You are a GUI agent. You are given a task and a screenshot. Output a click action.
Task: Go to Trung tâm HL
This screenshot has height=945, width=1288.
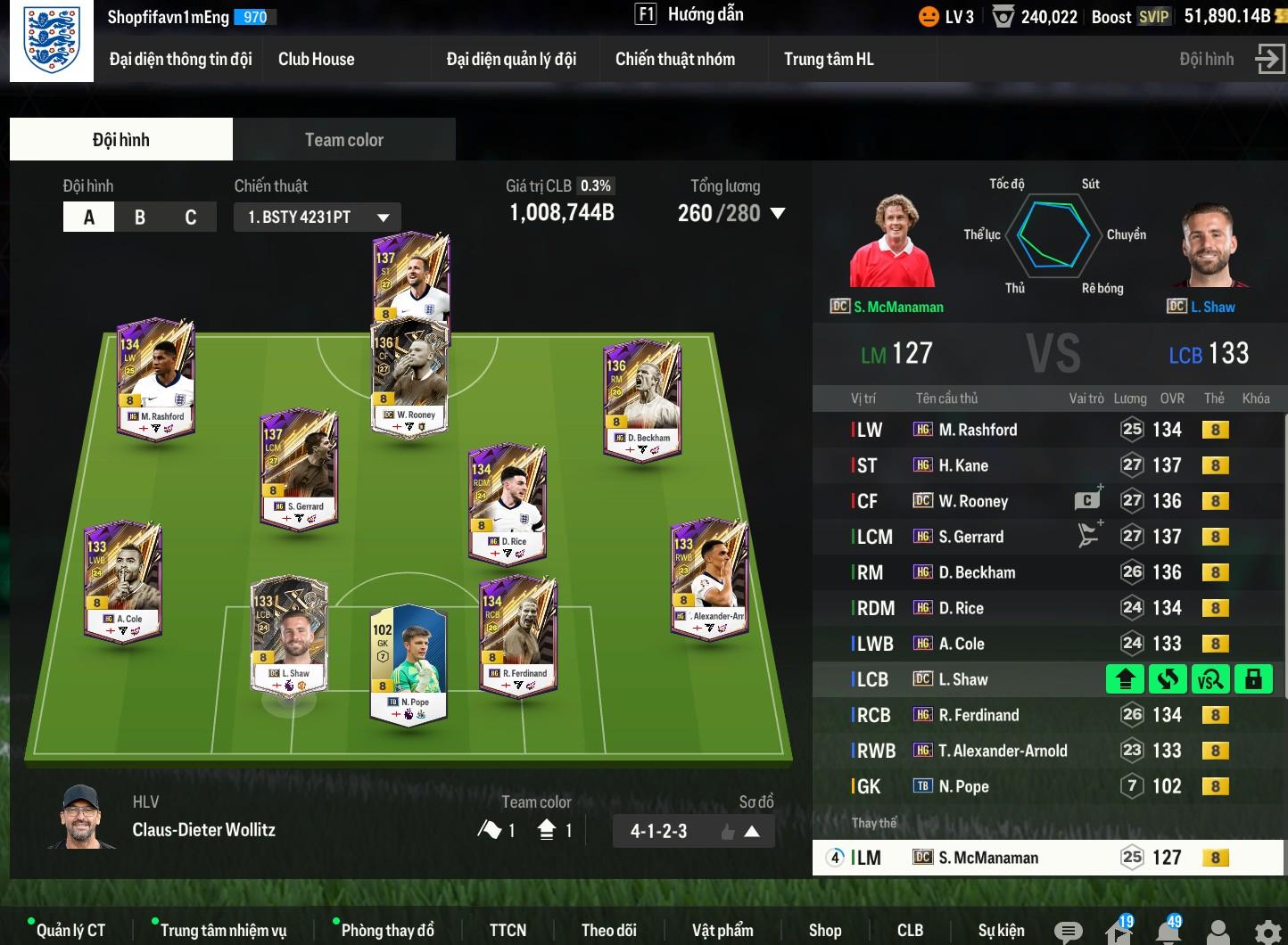click(829, 60)
